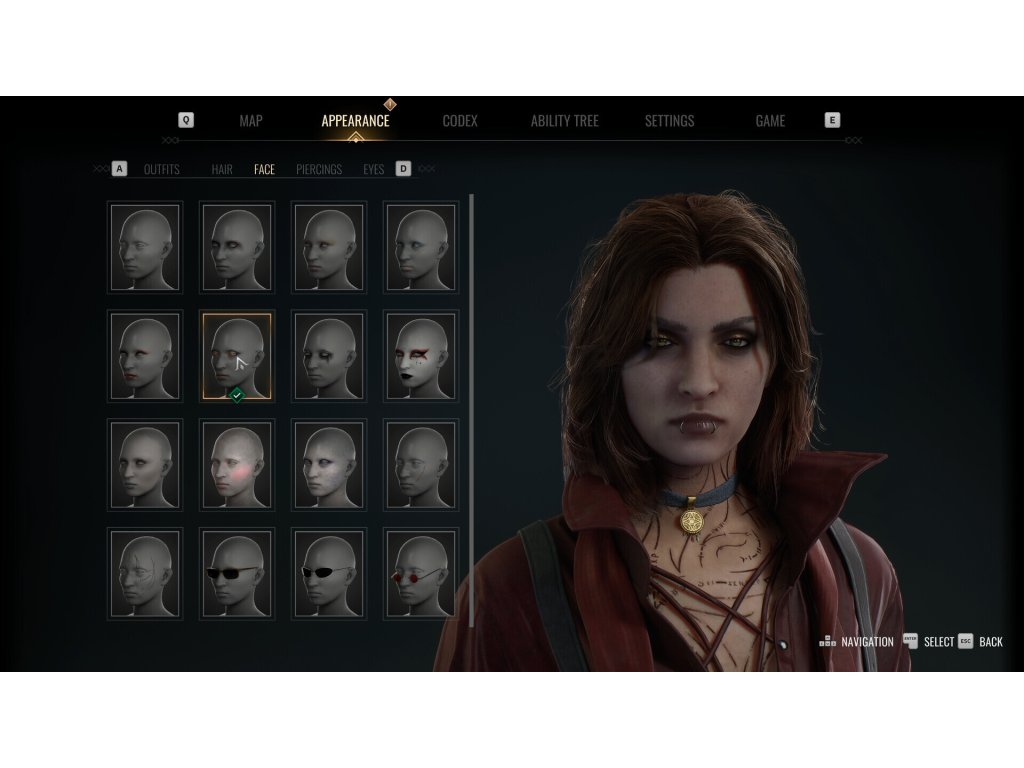This screenshot has width=1024, height=768.
Task: Open the Piercings category
Action: coord(319,170)
